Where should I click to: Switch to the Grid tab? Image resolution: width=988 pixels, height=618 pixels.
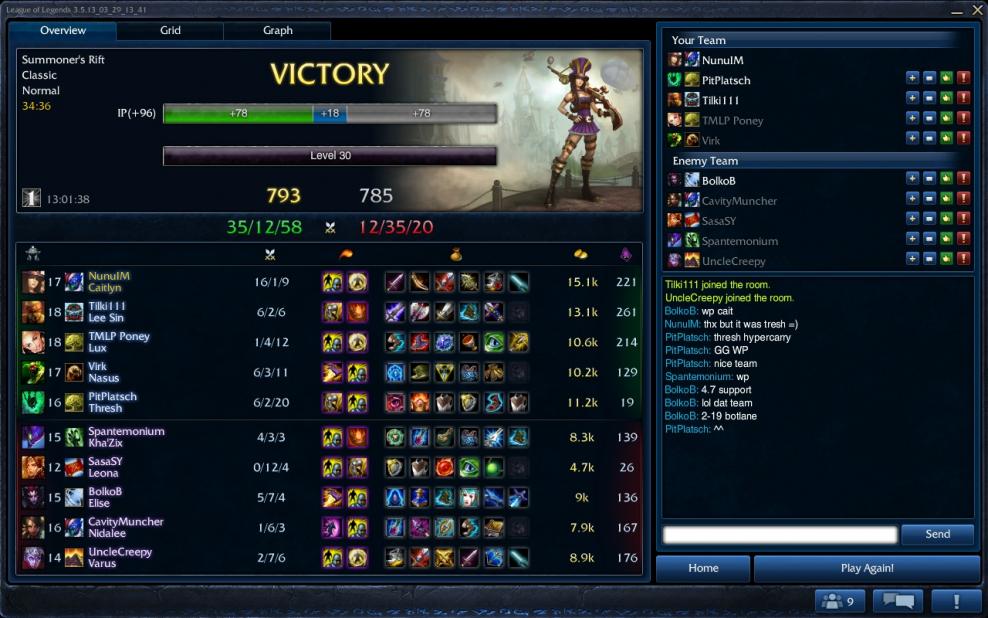click(x=170, y=31)
